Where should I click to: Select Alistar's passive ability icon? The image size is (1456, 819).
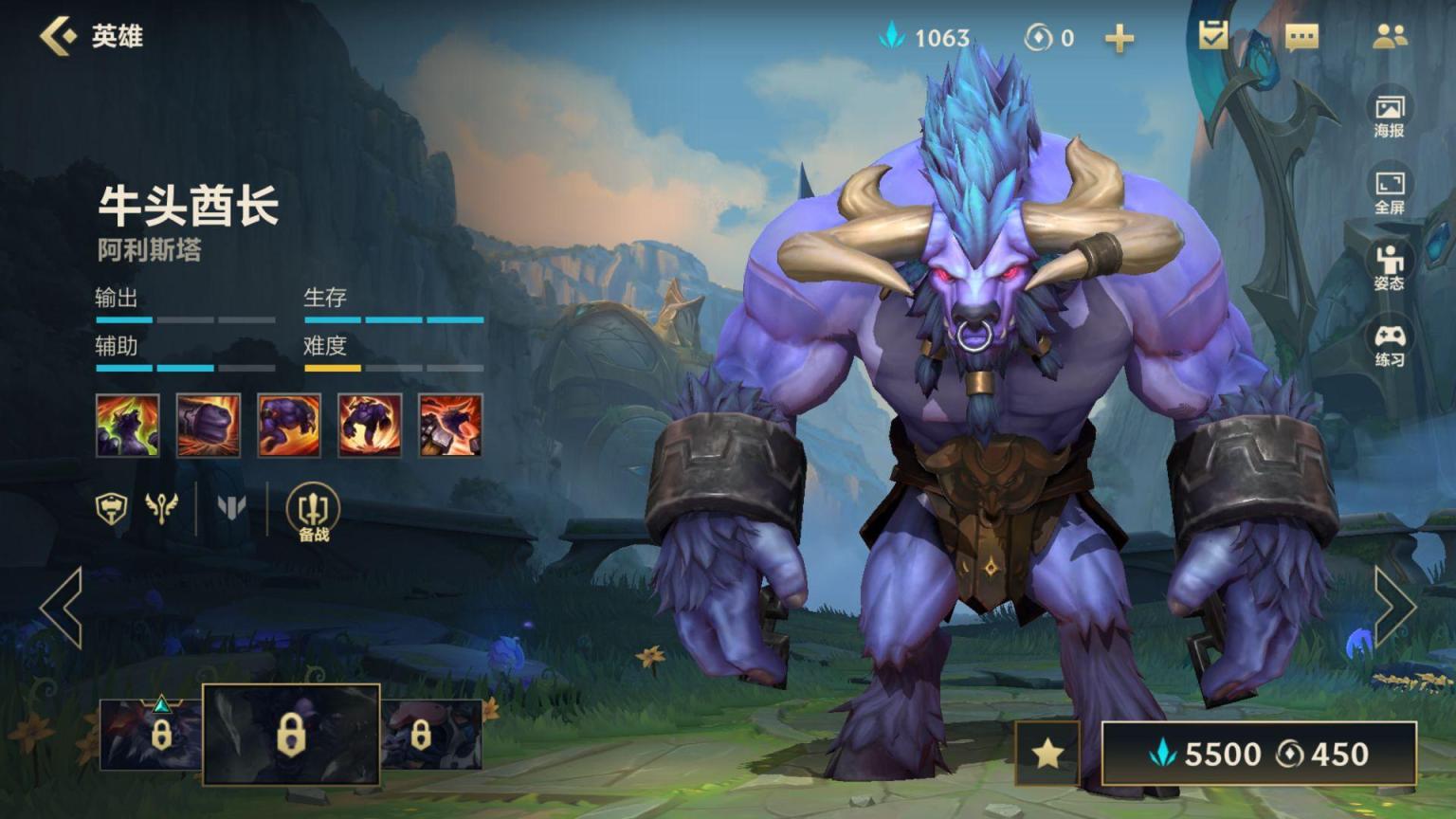click(x=128, y=426)
